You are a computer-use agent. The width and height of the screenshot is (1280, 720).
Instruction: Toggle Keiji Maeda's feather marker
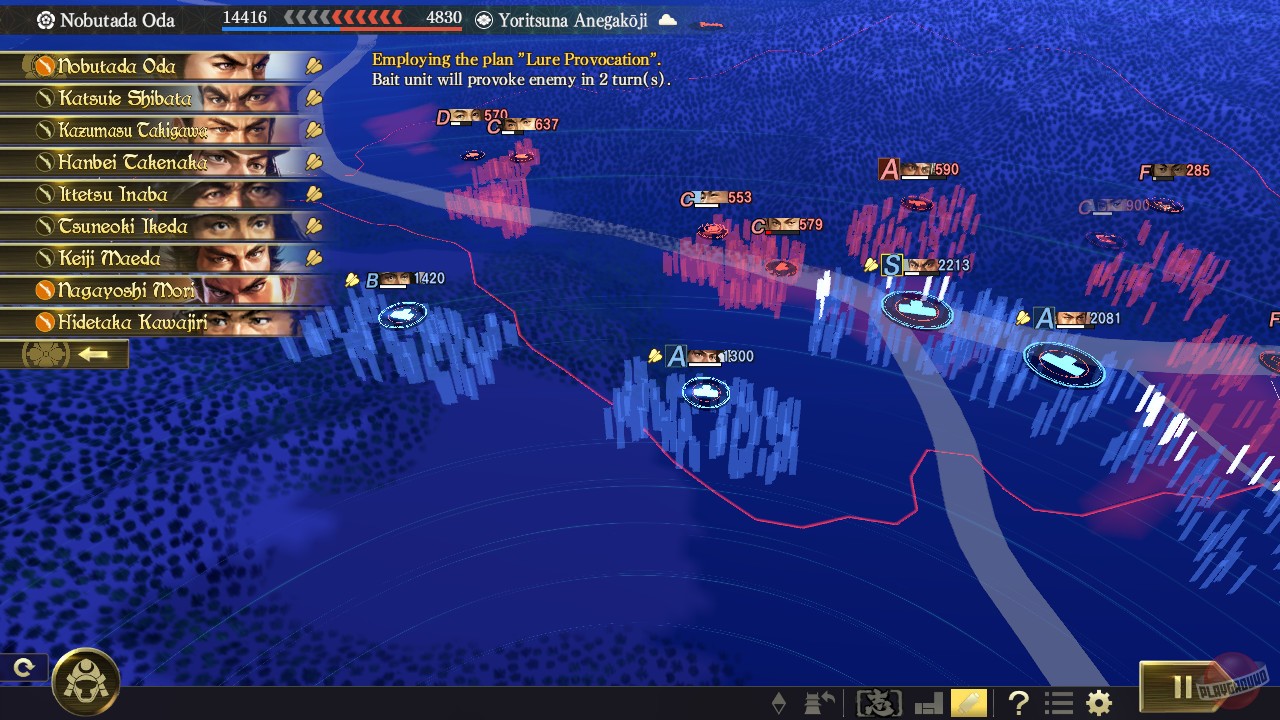tap(312, 258)
